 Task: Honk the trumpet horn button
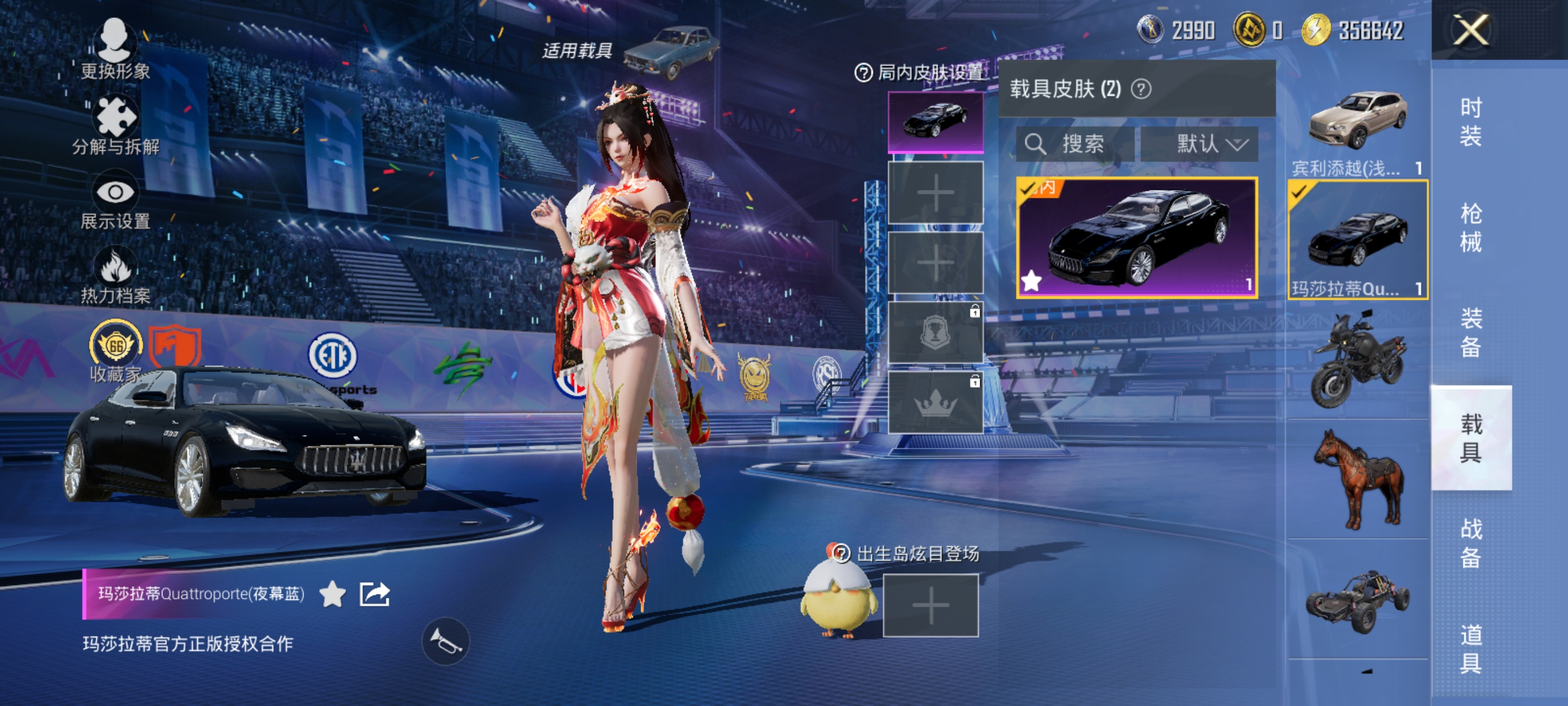pyautogui.click(x=446, y=642)
